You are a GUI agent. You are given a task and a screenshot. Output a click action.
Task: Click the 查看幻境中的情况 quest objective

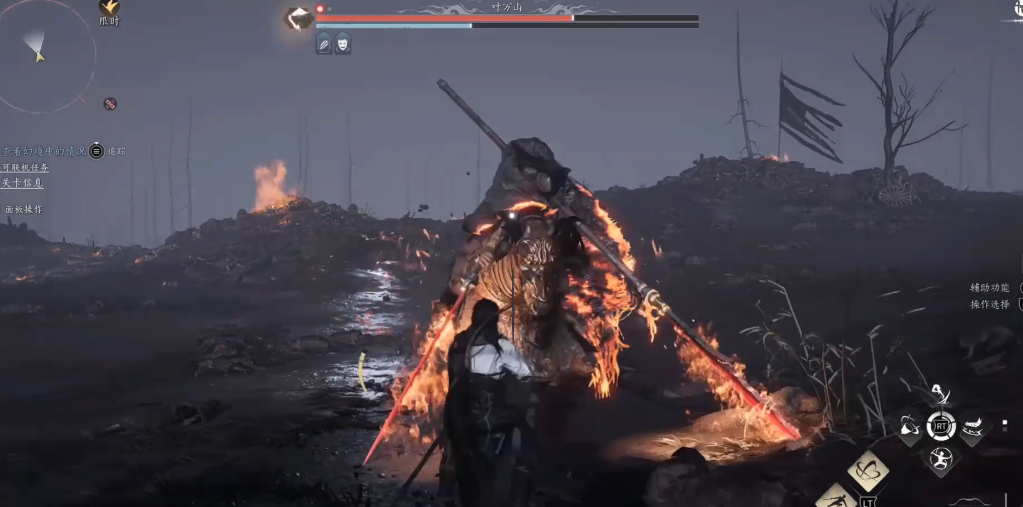pos(44,151)
